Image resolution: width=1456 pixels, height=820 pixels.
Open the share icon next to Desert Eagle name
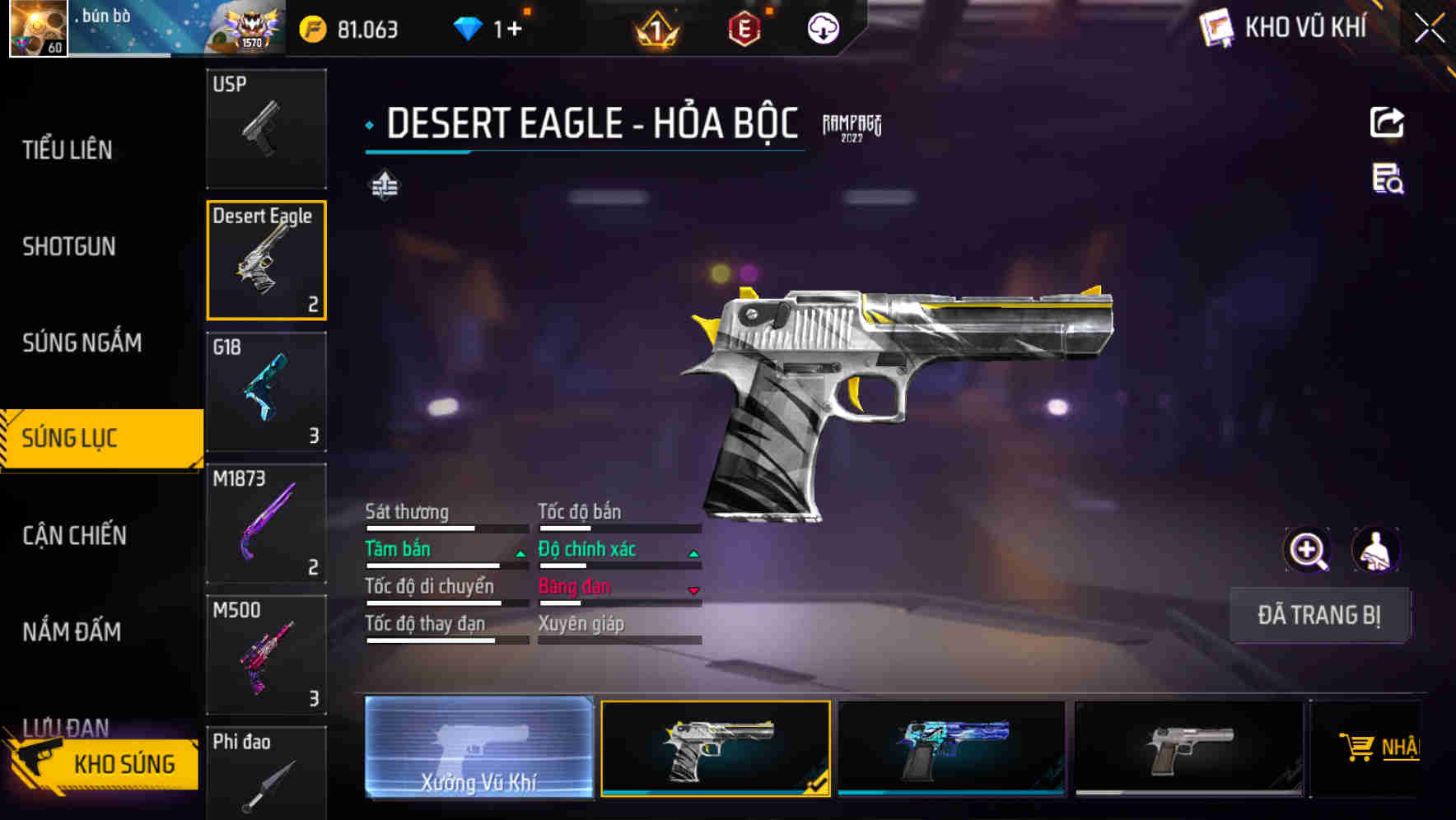coord(1388,122)
